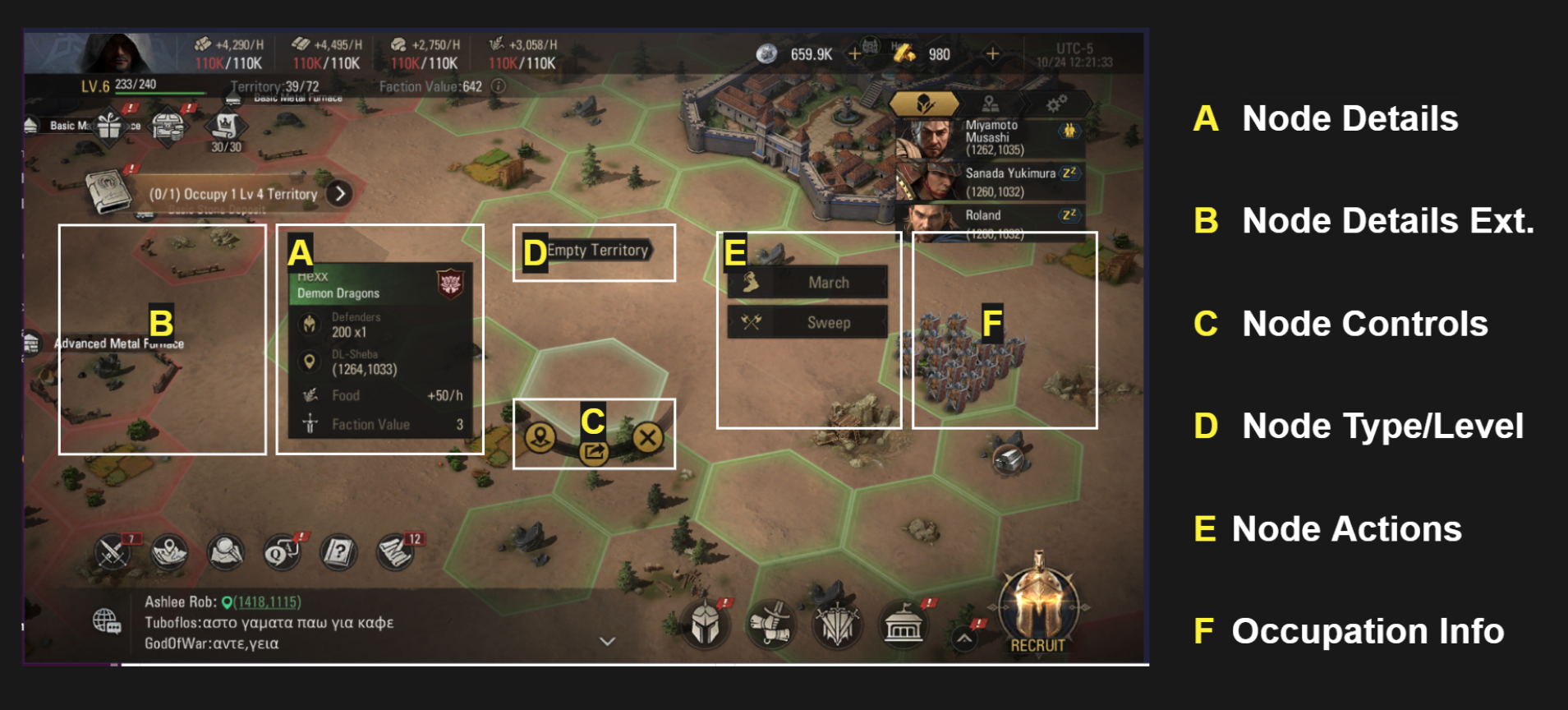Advance the Occupy 1 Lv 4 Territory quest arrow
The height and width of the screenshot is (710, 1568).
tap(339, 194)
